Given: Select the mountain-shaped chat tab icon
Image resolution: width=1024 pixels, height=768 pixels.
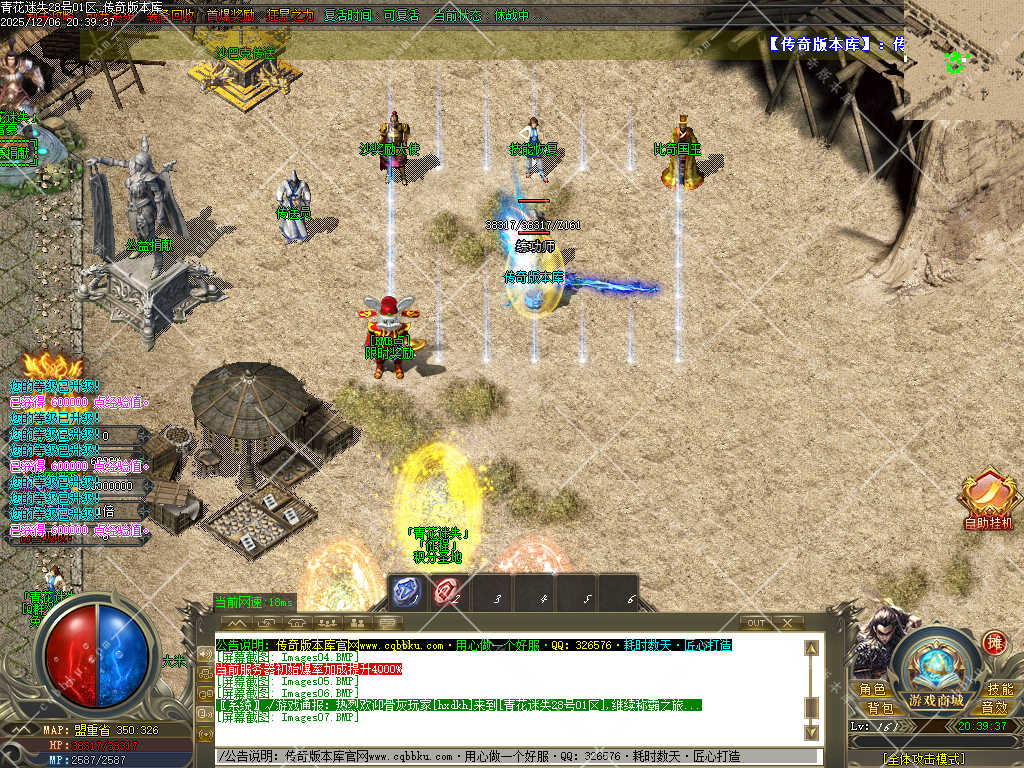Looking at the screenshot, I should pyautogui.click(x=238, y=623).
